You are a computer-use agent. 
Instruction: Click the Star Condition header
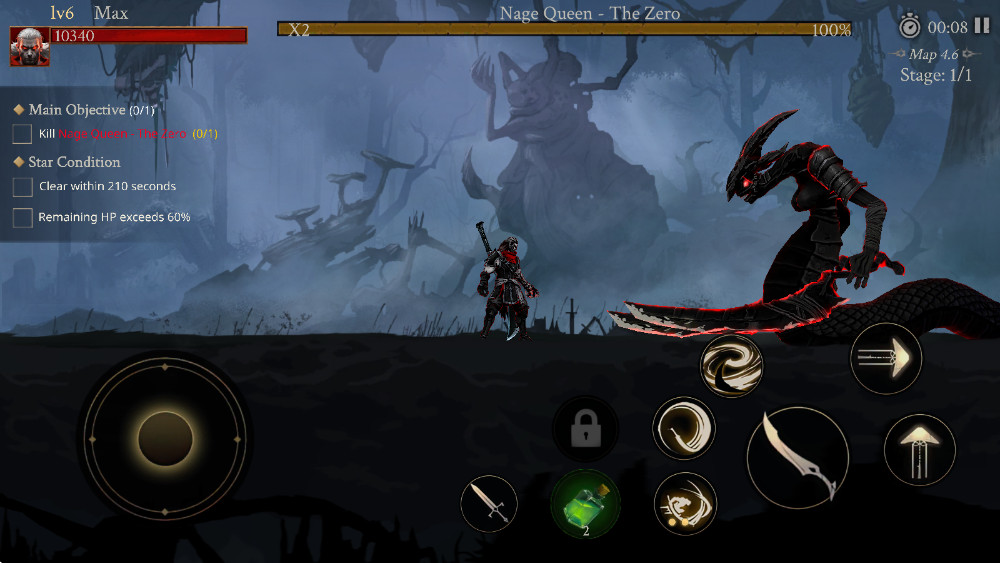point(74,162)
